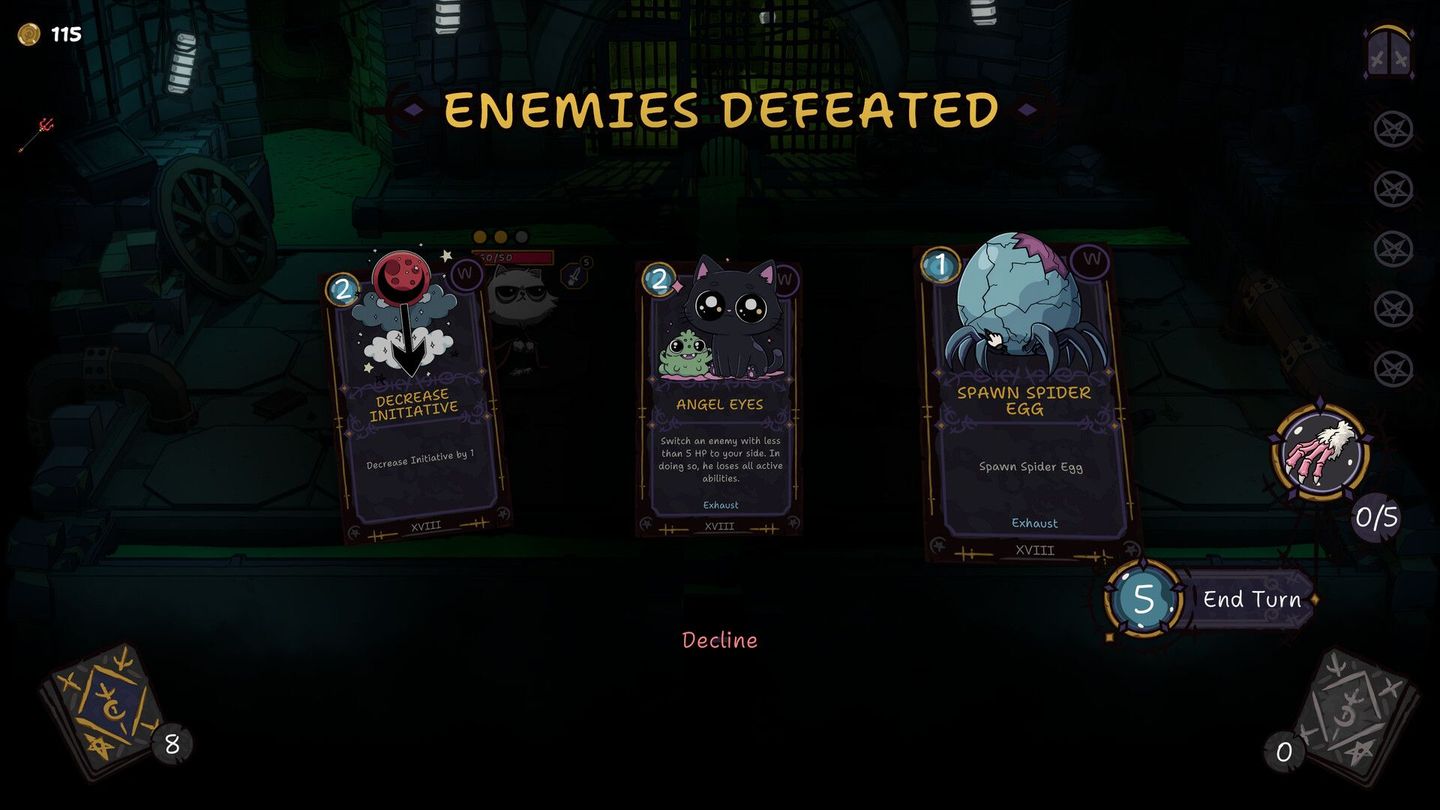This screenshot has height=810, width=1440.
Task: Click the cat's 50/50 health bar
Action: tap(512, 258)
